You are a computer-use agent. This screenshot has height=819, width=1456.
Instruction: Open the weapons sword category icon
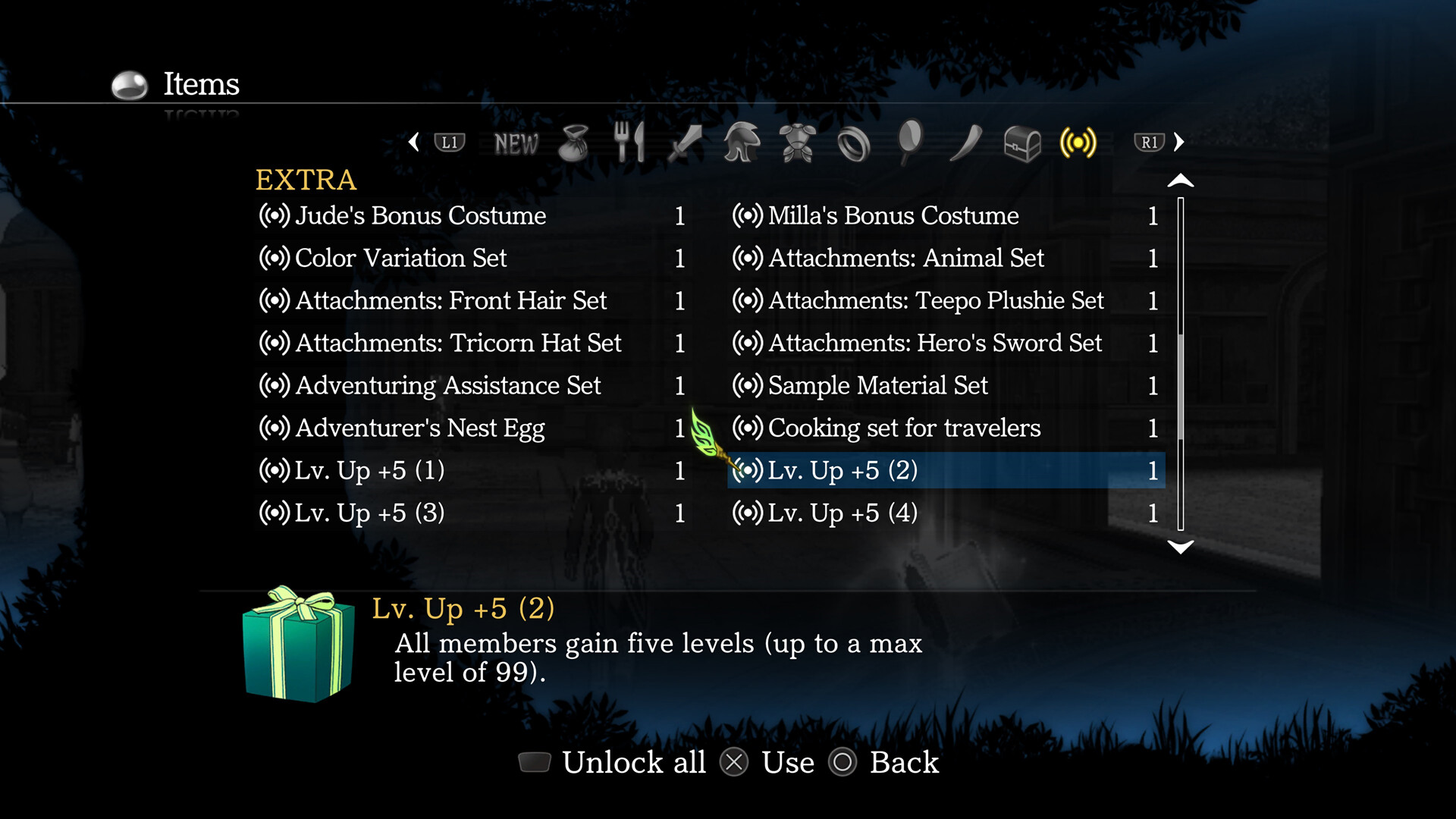[684, 143]
